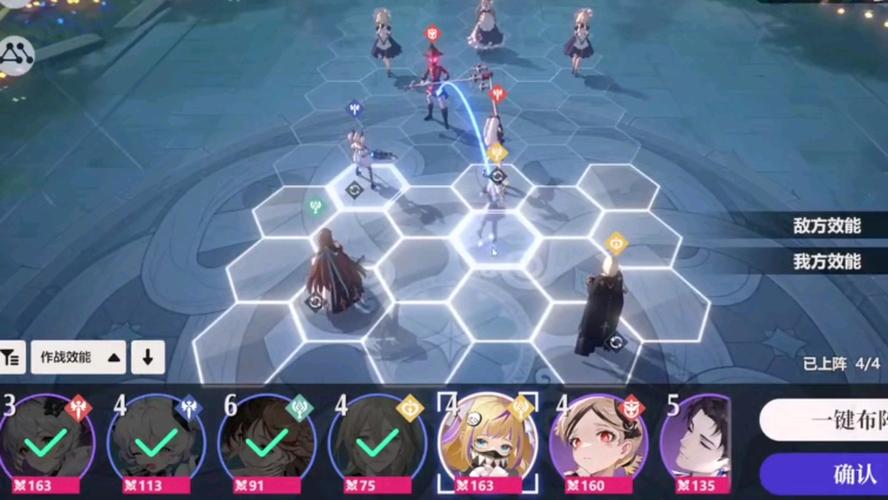Open the character filter button

pyautogui.click(x=11, y=356)
